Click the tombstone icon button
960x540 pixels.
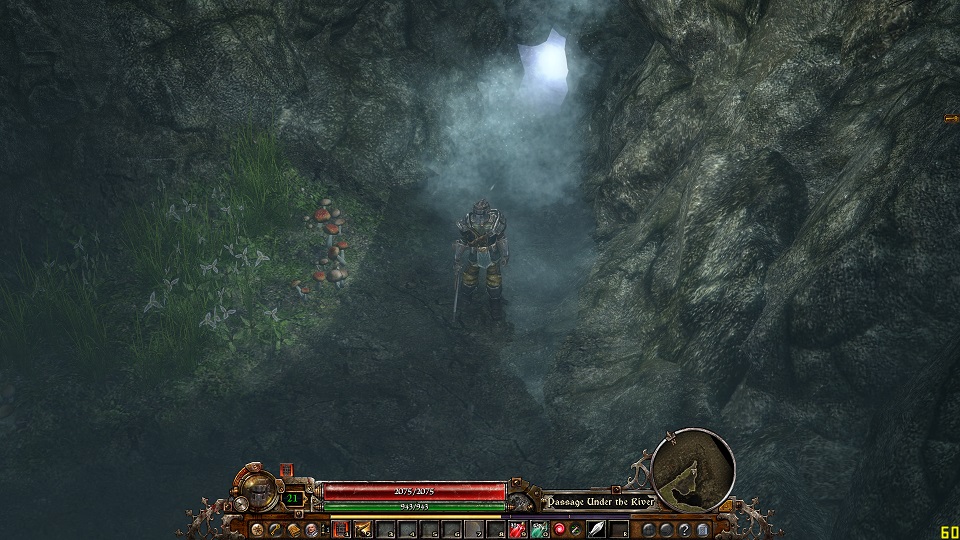click(x=701, y=529)
